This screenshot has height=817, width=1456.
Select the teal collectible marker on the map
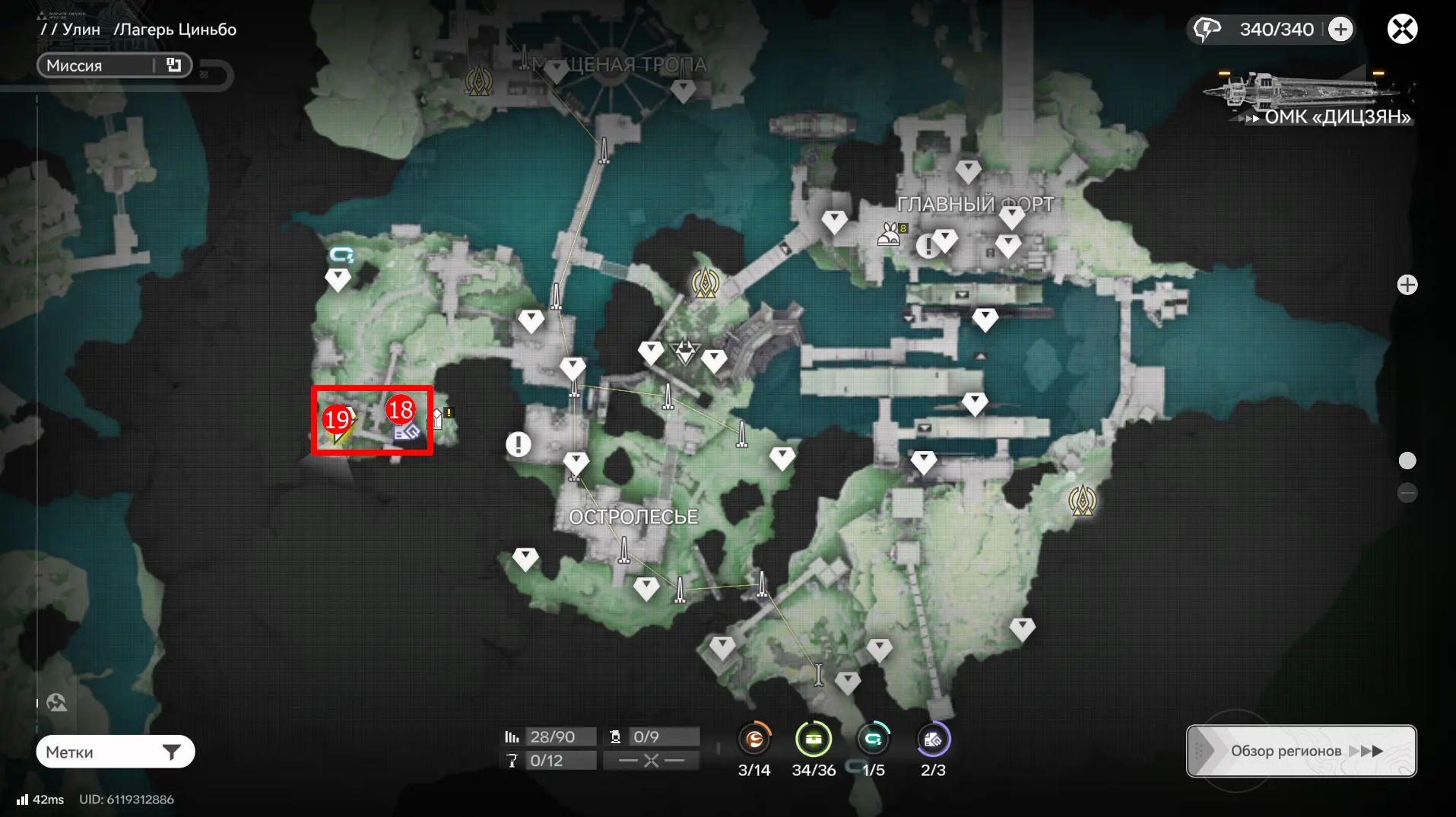[x=341, y=255]
